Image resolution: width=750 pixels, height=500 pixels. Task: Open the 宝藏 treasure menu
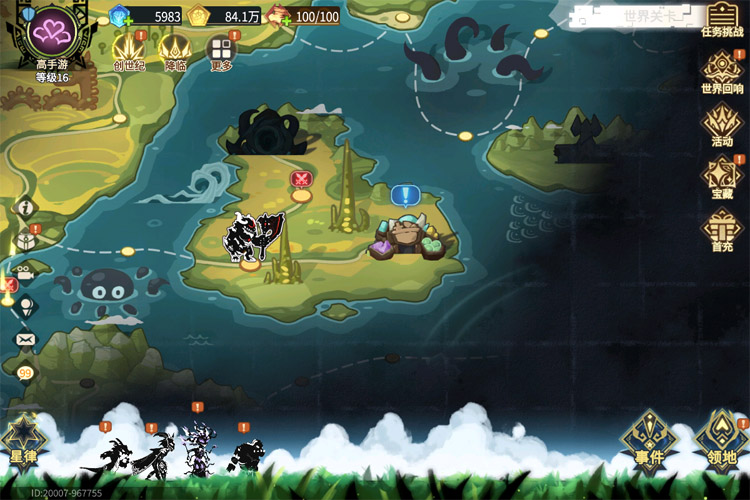(722, 177)
